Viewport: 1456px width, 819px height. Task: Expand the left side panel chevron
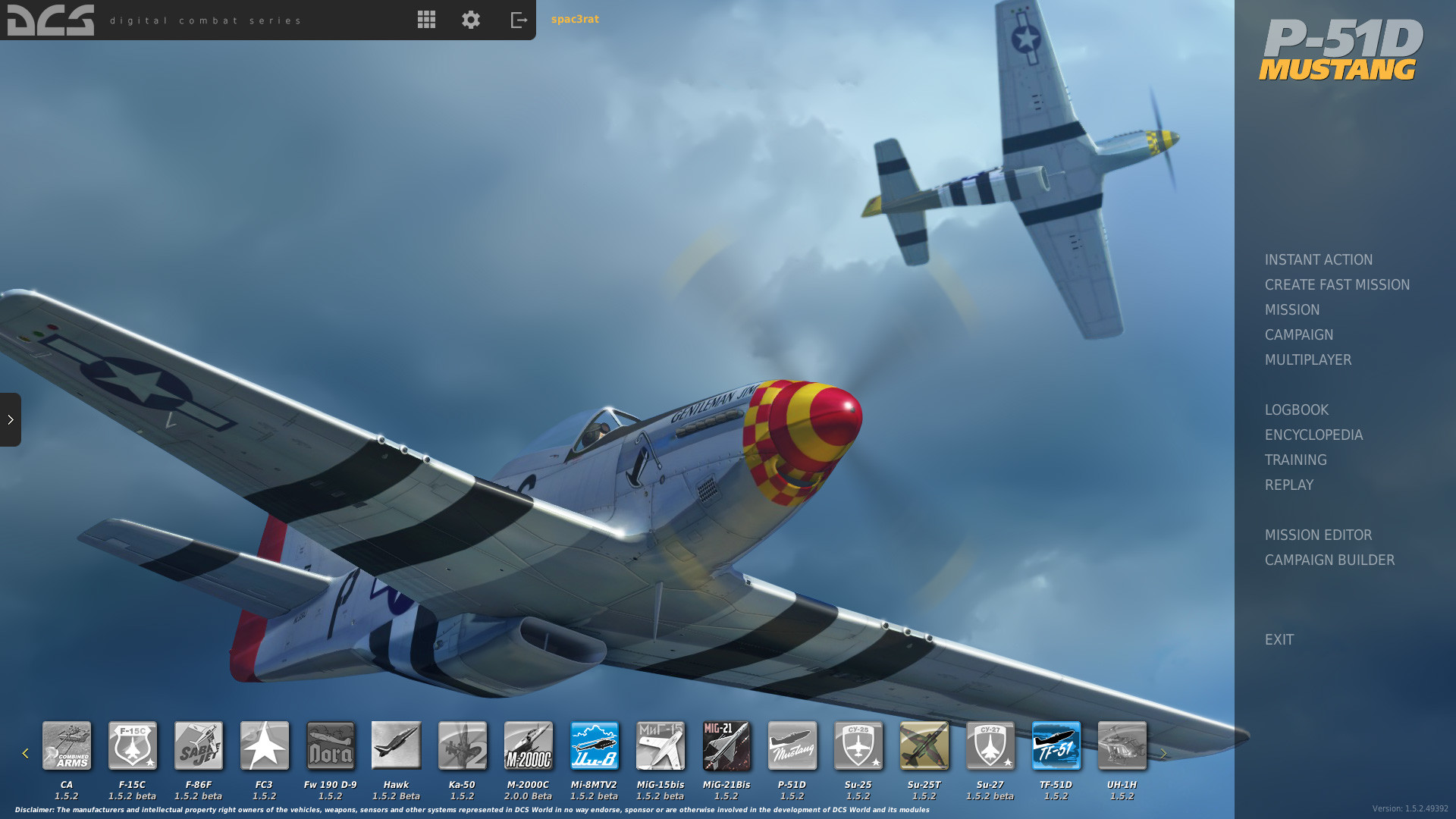(x=11, y=420)
